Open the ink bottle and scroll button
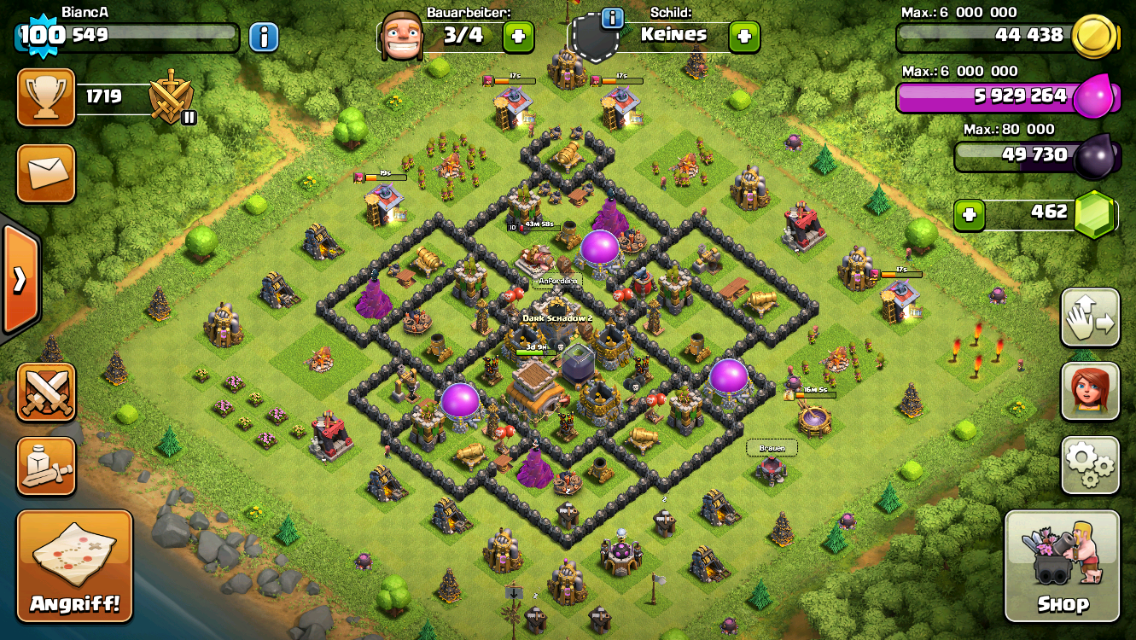Viewport: 1136px width, 640px height. (x=46, y=465)
